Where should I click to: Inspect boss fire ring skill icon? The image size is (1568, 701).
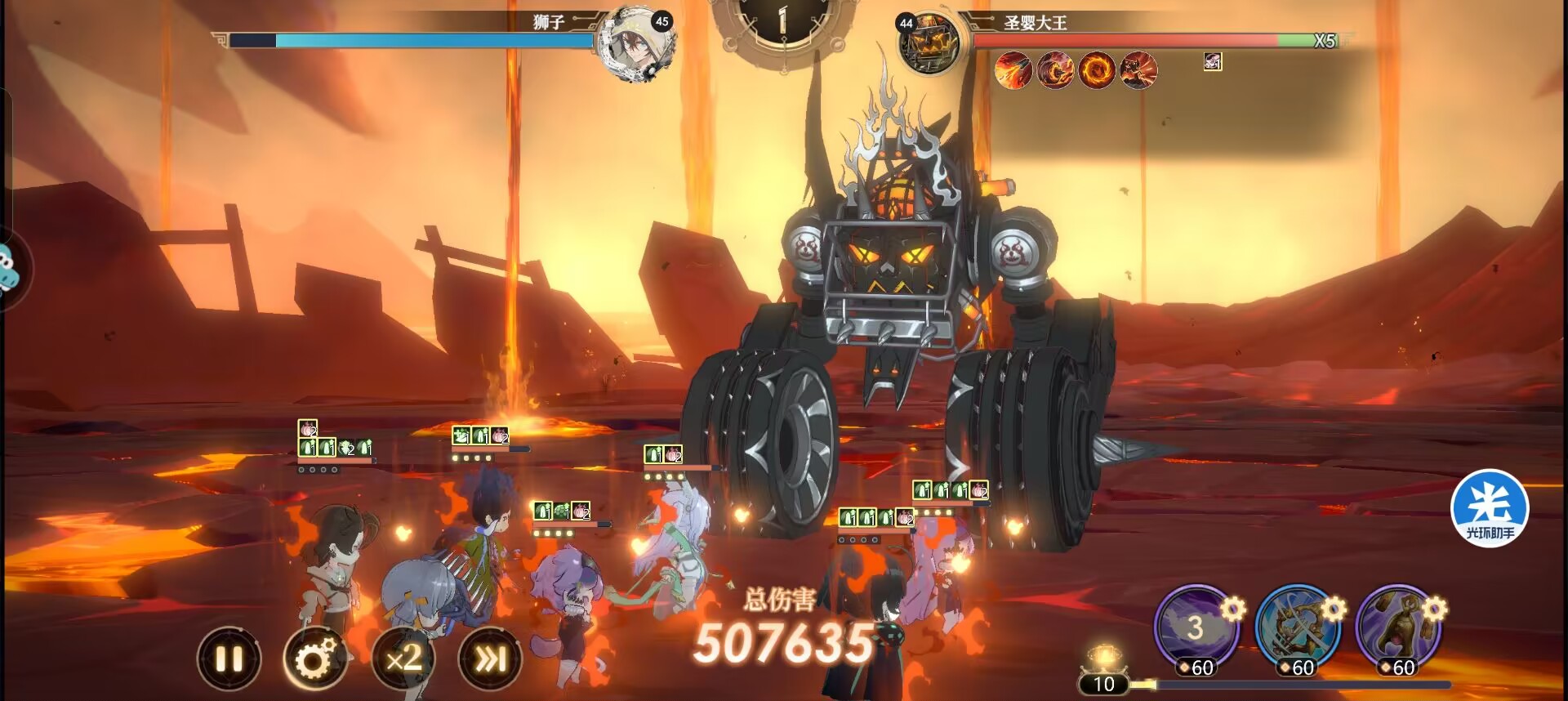1097,70
